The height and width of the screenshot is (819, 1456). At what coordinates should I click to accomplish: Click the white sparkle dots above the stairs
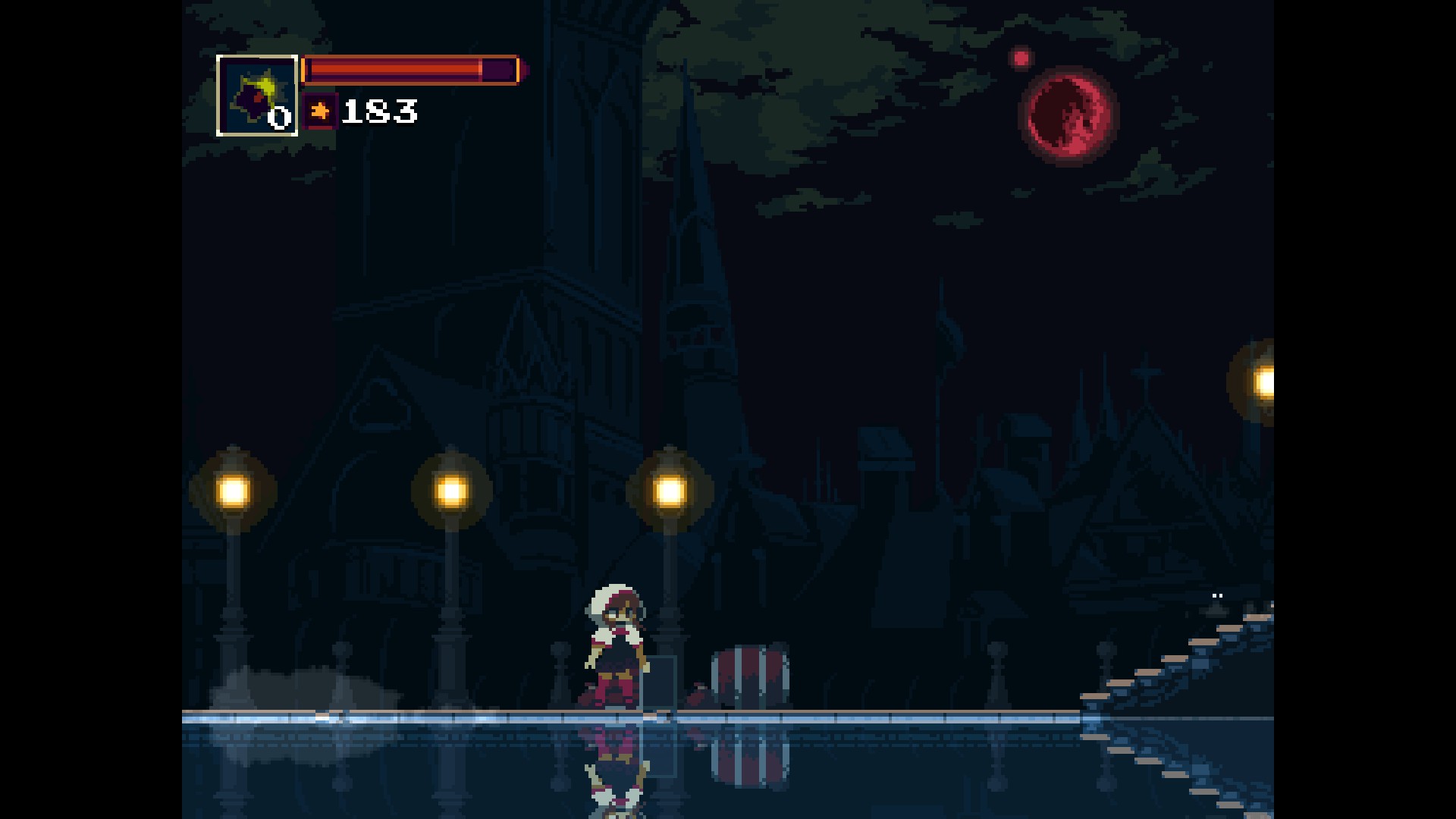[1219, 596]
